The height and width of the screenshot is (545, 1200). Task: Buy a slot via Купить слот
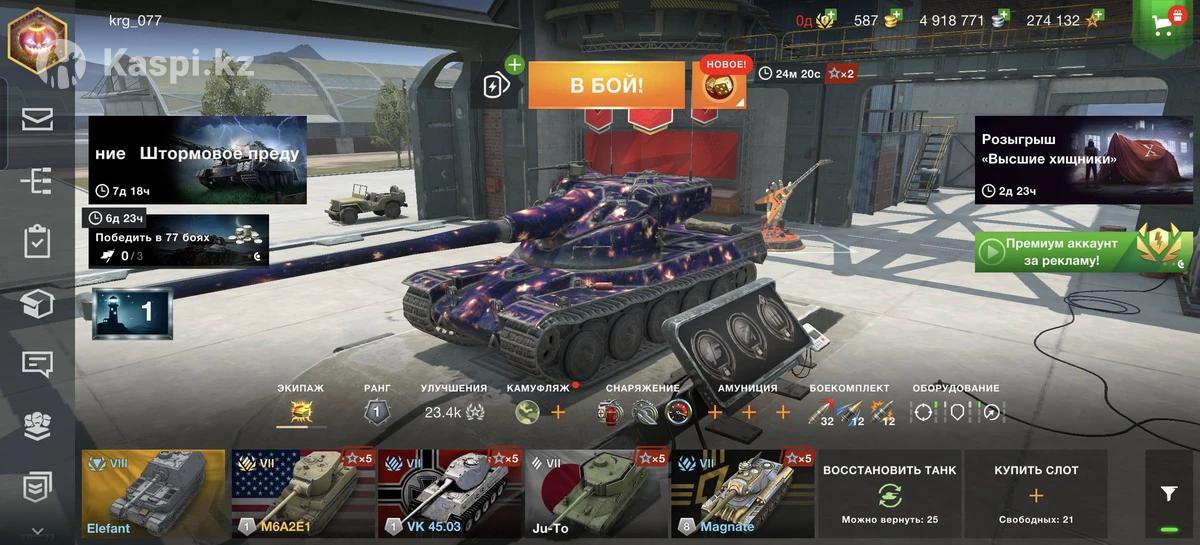tap(1035, 494)
